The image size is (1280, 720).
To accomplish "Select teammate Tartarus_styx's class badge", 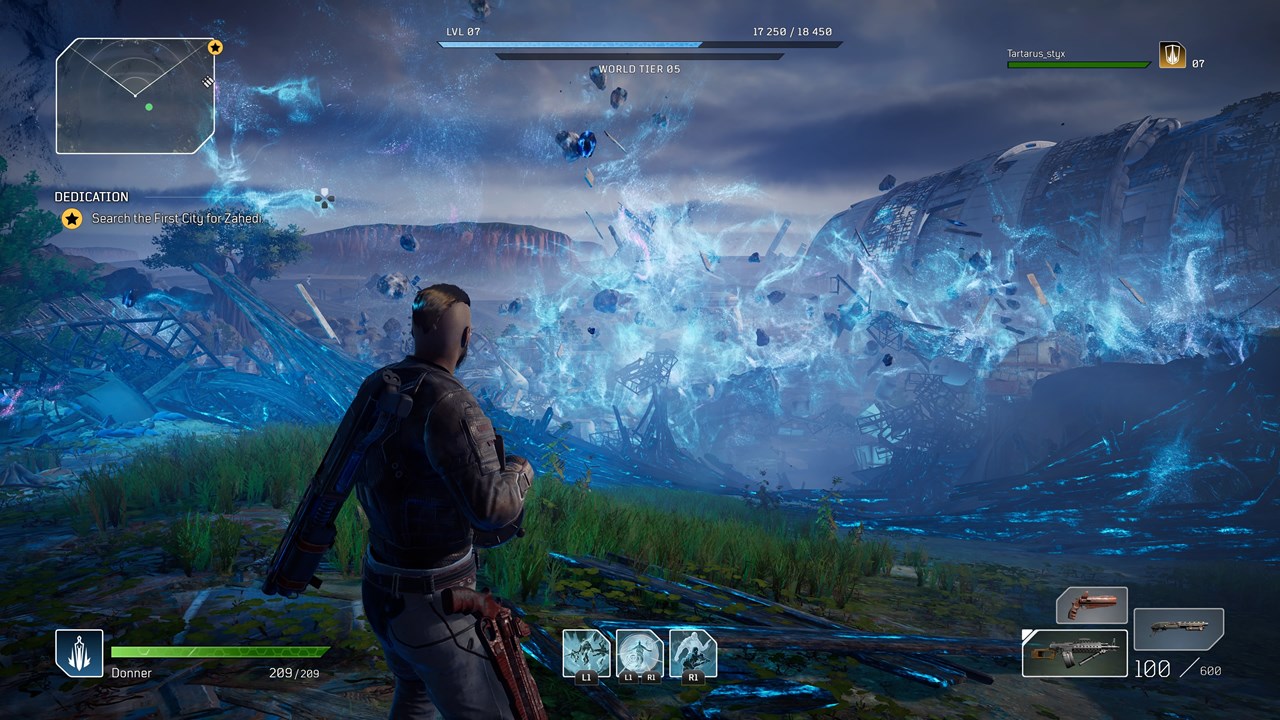I will [x=1172, y=55].
